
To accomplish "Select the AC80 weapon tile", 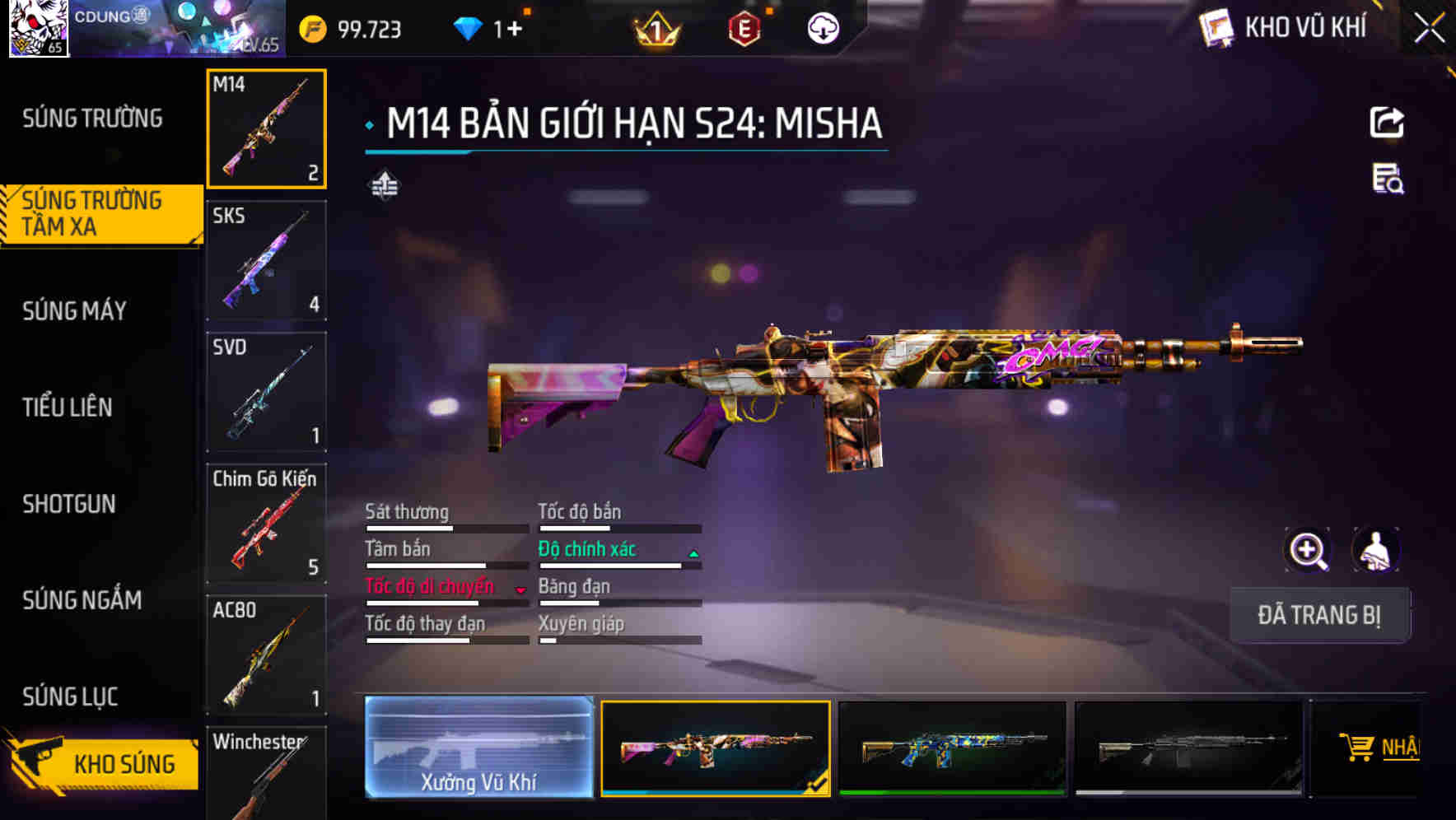I will (x=266, y=655).
